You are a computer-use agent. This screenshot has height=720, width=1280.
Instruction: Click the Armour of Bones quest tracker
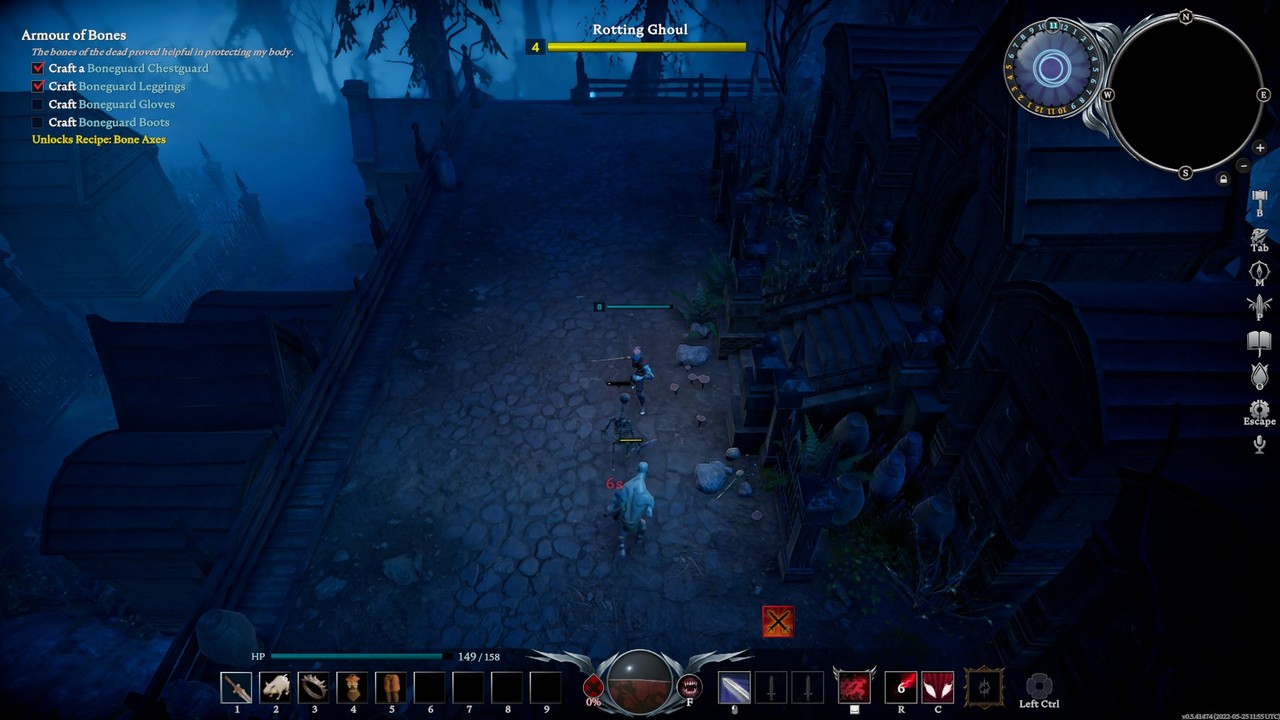click(74, 35)
